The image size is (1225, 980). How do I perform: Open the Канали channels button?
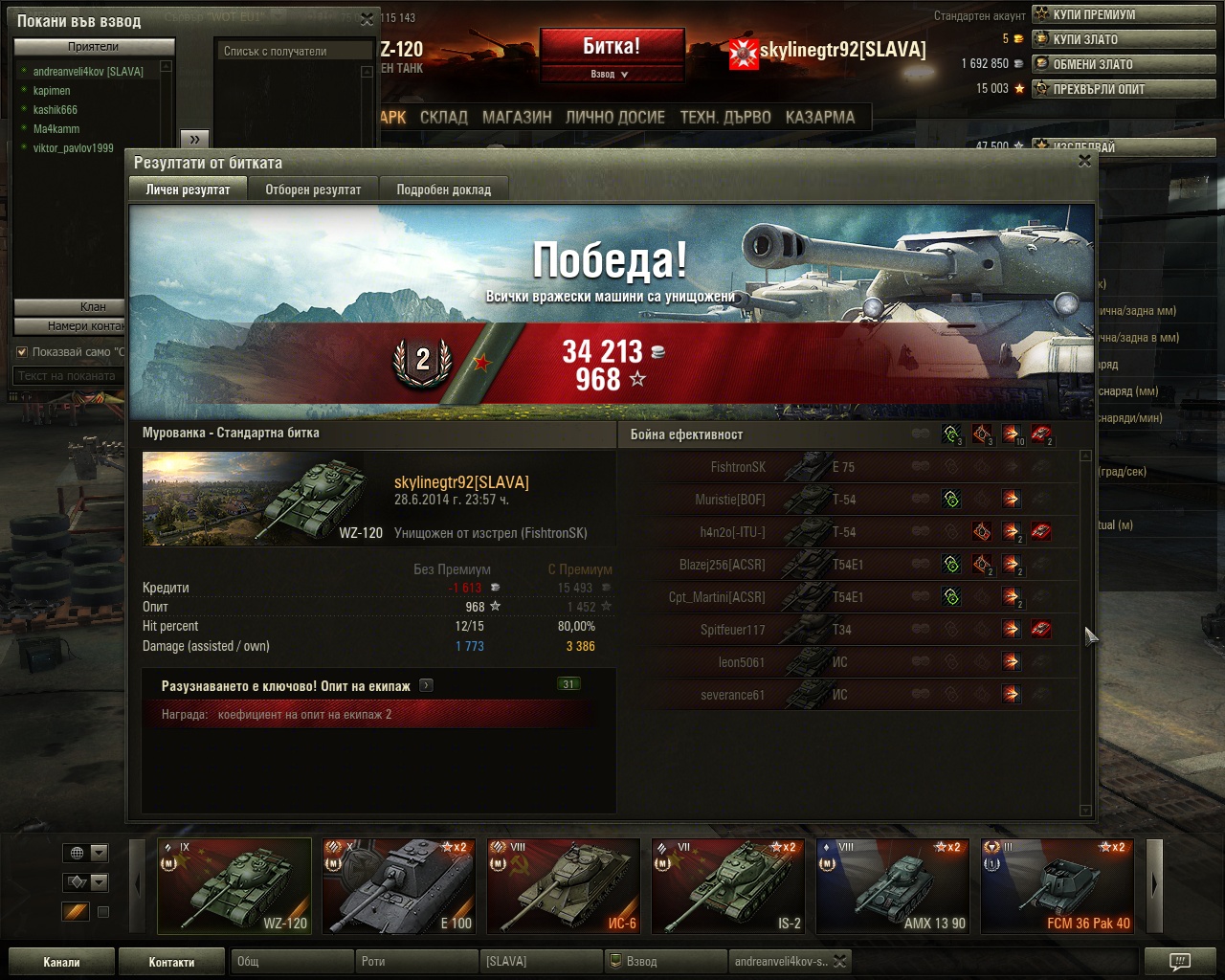tap(61, 962)
